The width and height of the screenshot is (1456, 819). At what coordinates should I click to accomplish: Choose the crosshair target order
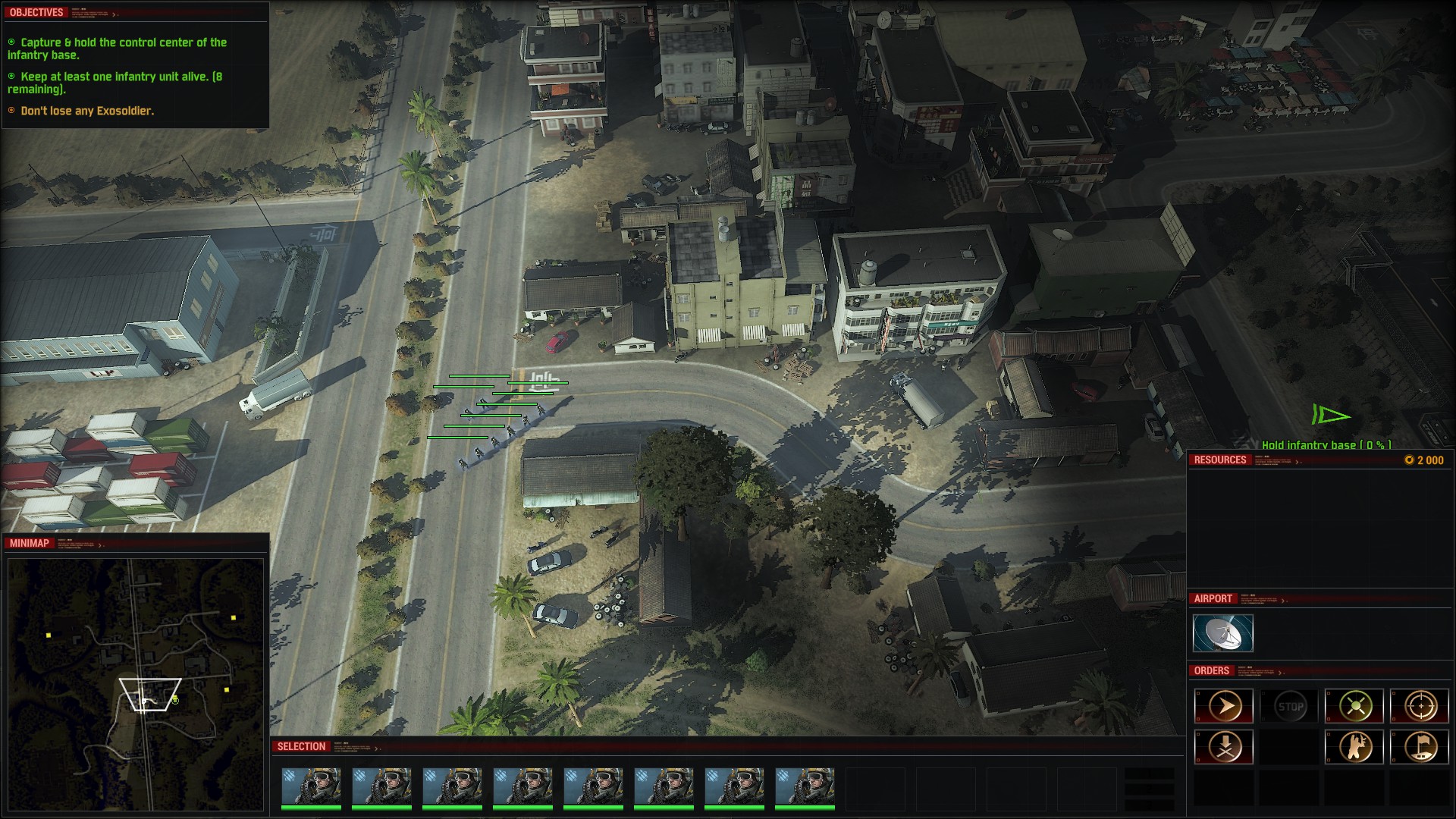[1420, 707]
